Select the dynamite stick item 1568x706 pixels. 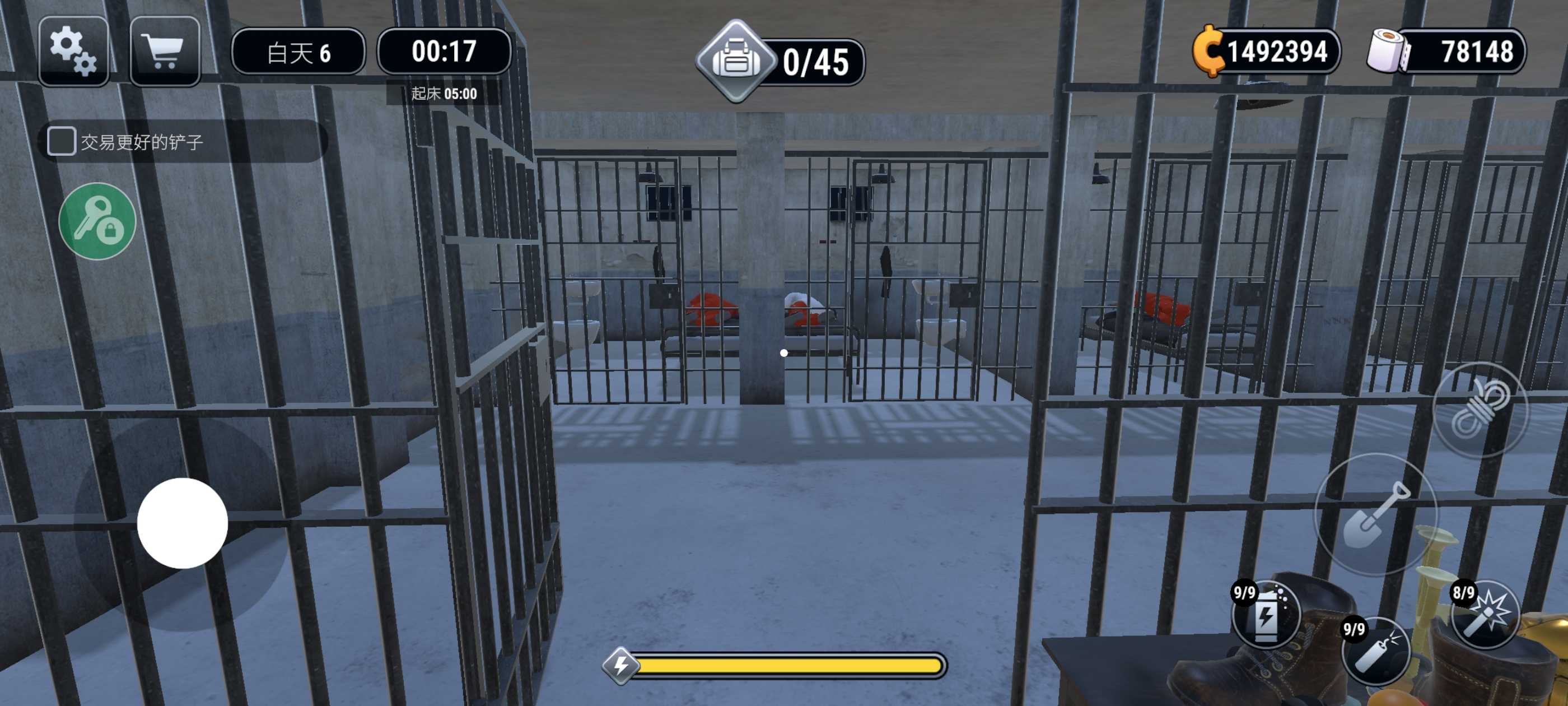pos(1376,652)
